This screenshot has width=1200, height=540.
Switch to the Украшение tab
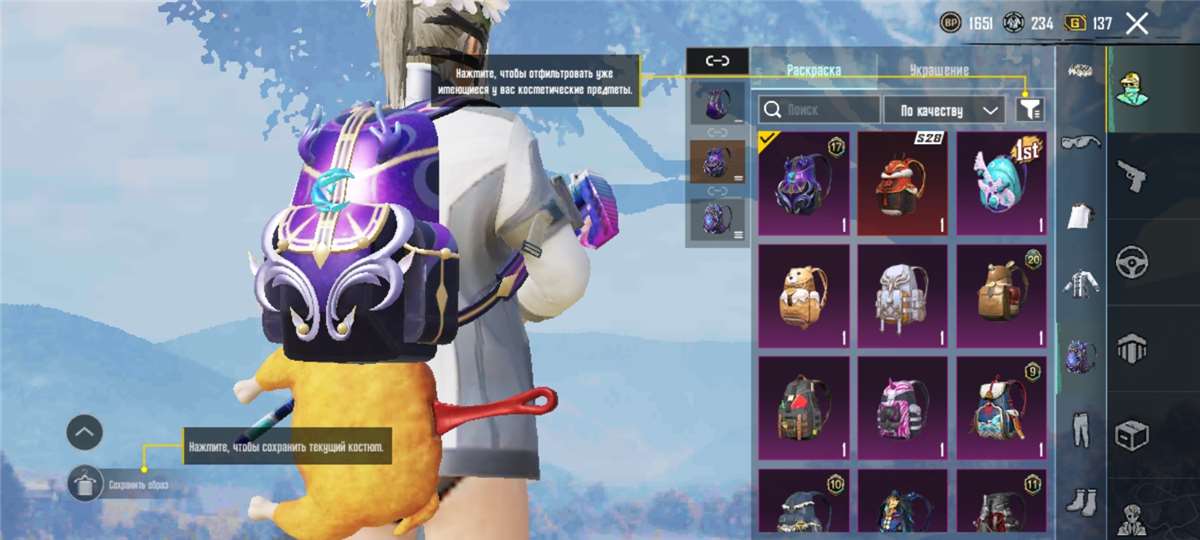click(938, 71)
